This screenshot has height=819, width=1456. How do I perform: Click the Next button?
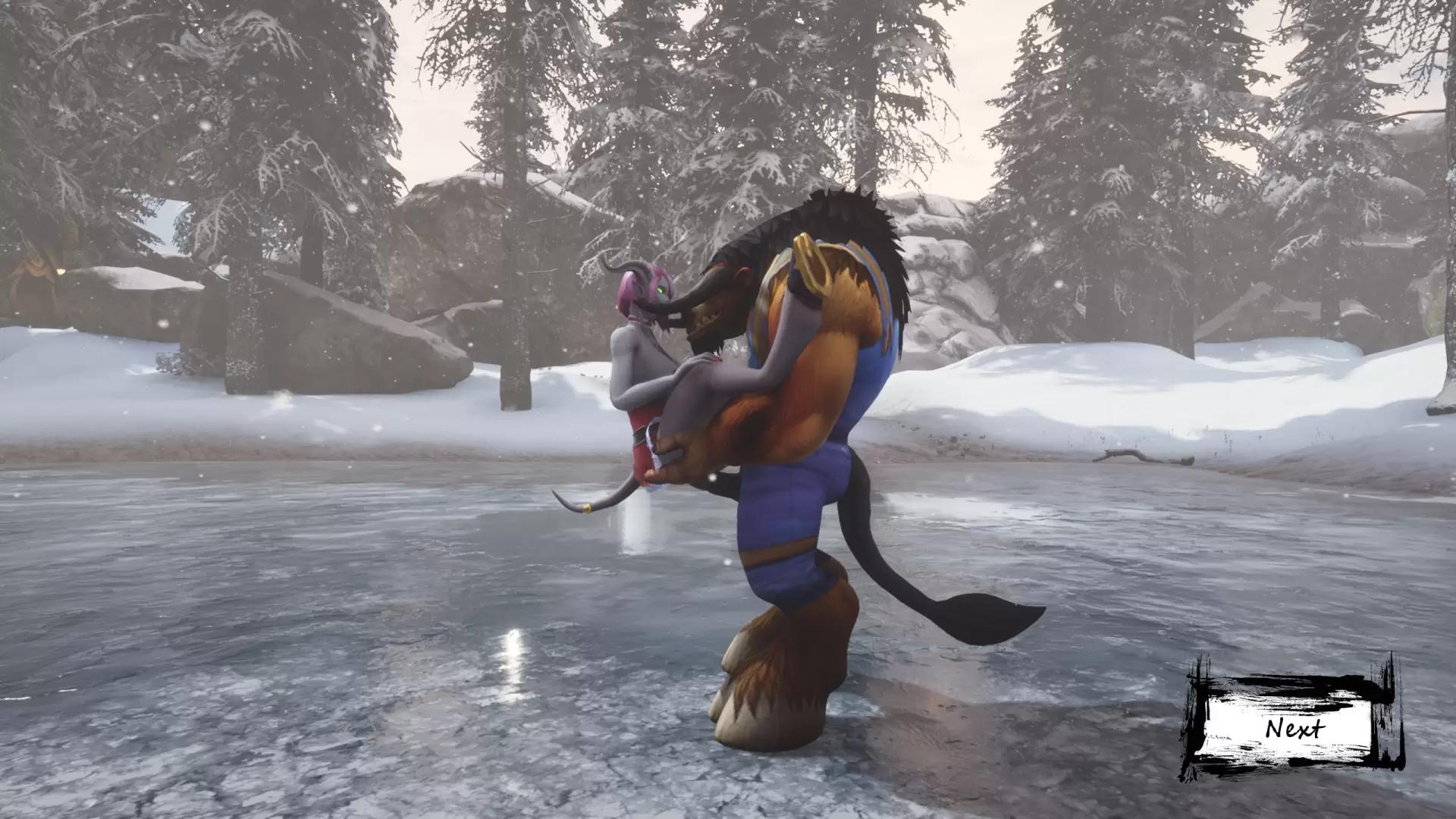[1294, 730]
